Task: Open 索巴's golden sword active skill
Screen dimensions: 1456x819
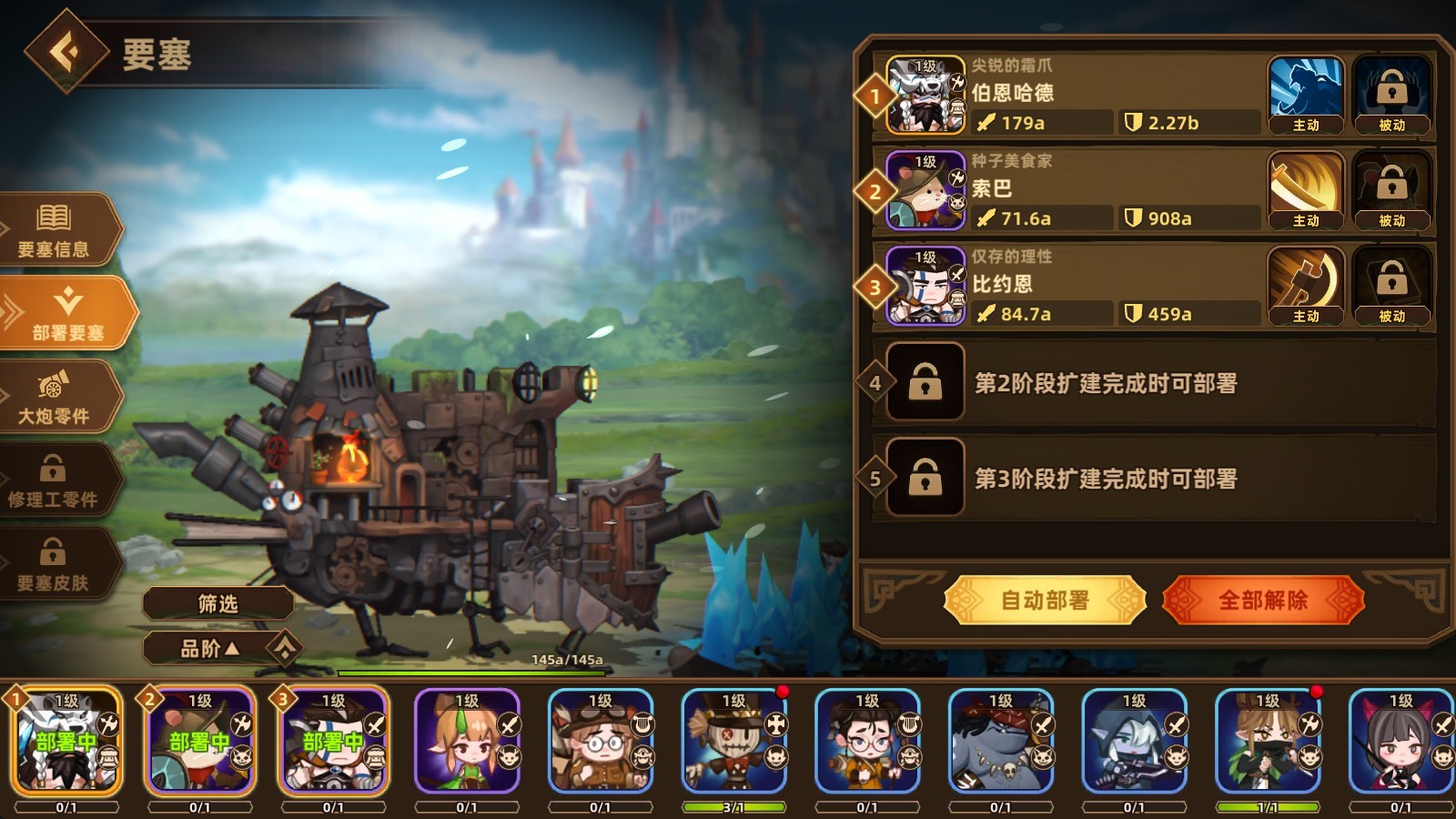Action: [x=1306, y=187]
